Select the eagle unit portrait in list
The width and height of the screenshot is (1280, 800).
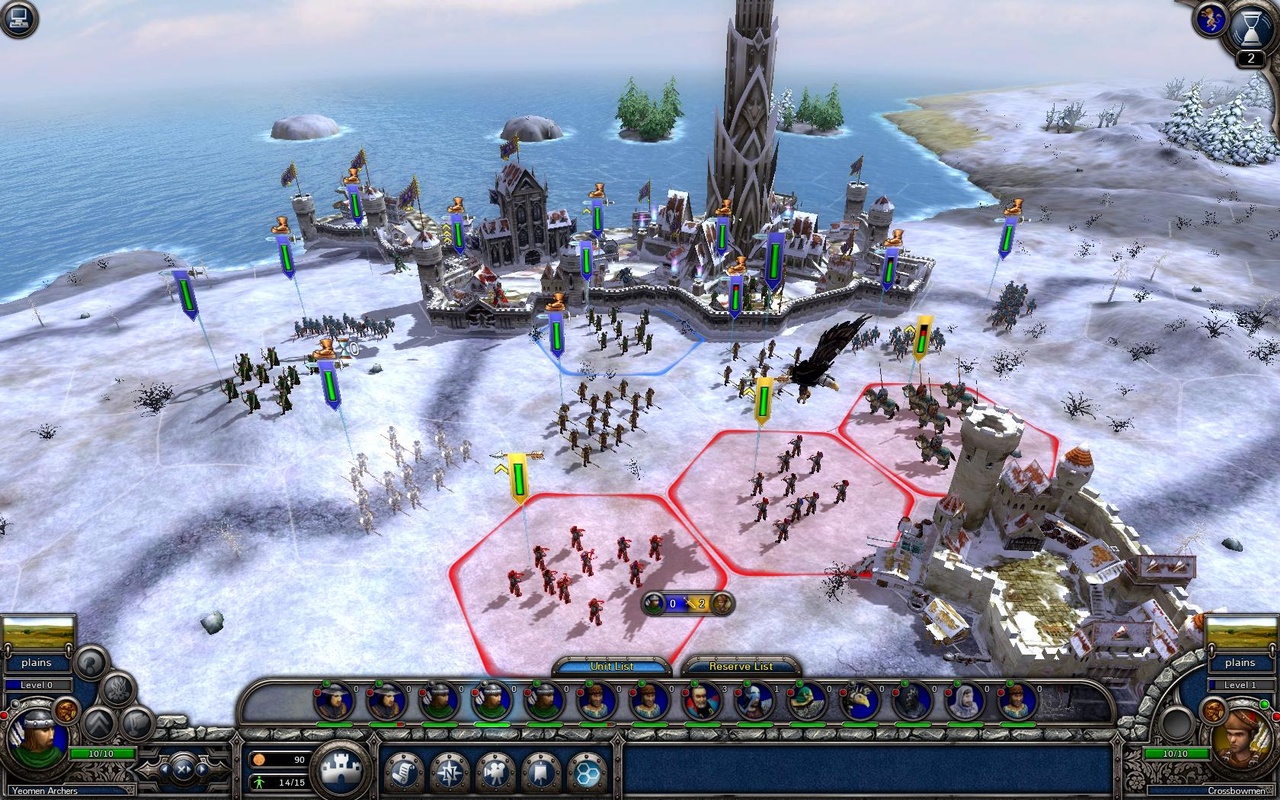tap(859, 701)
